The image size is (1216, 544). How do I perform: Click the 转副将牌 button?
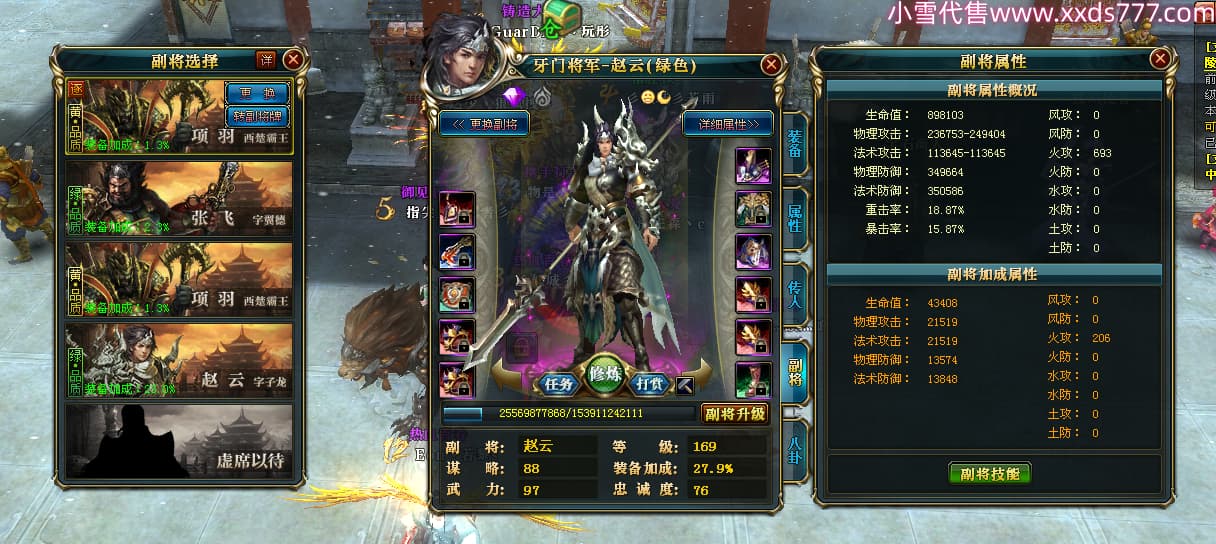257,114
